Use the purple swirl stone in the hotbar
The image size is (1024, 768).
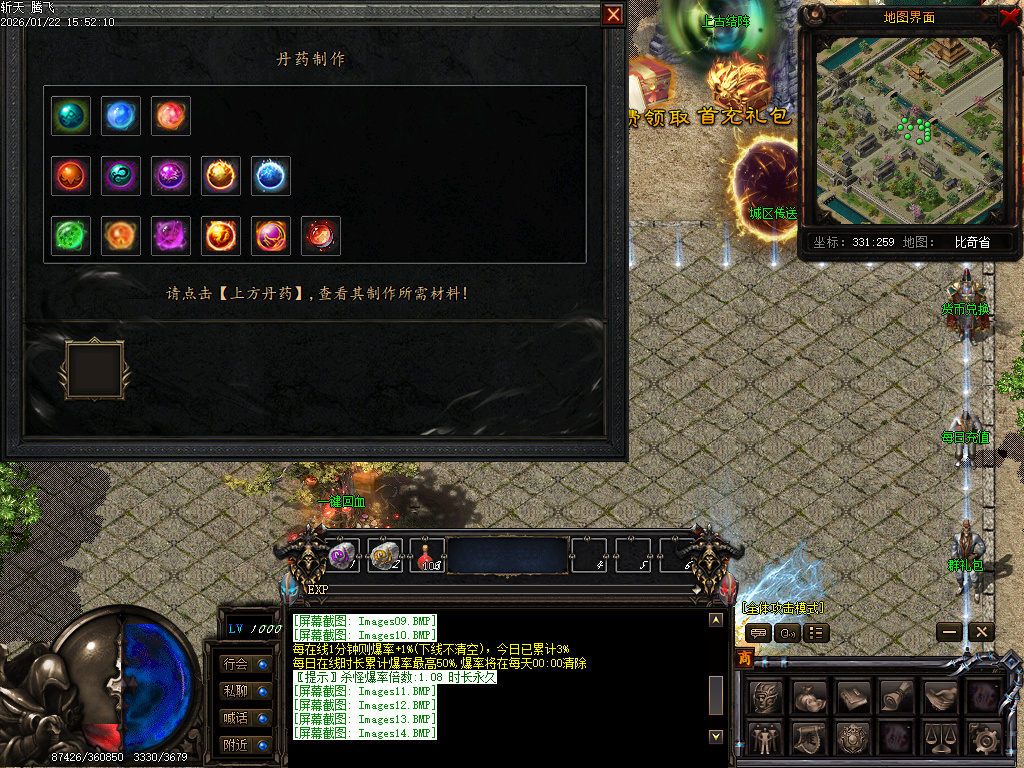click(342, 555)
